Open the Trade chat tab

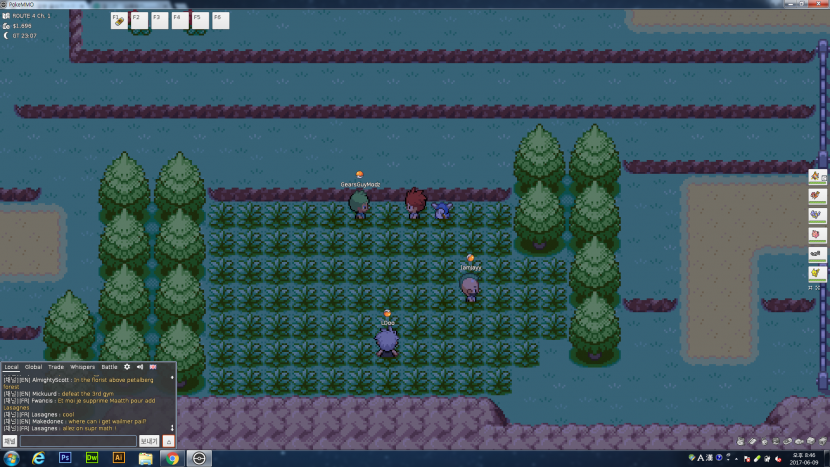point(56,367)
